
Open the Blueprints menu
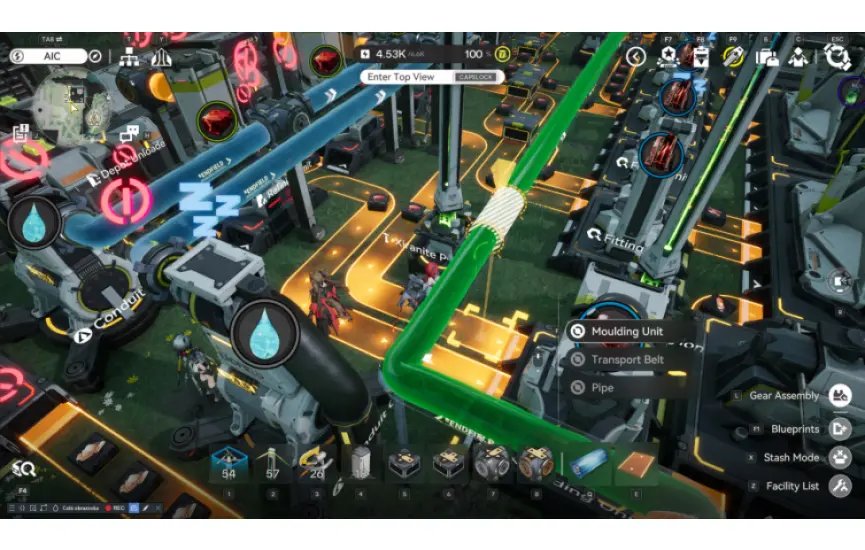pos(840,429)
